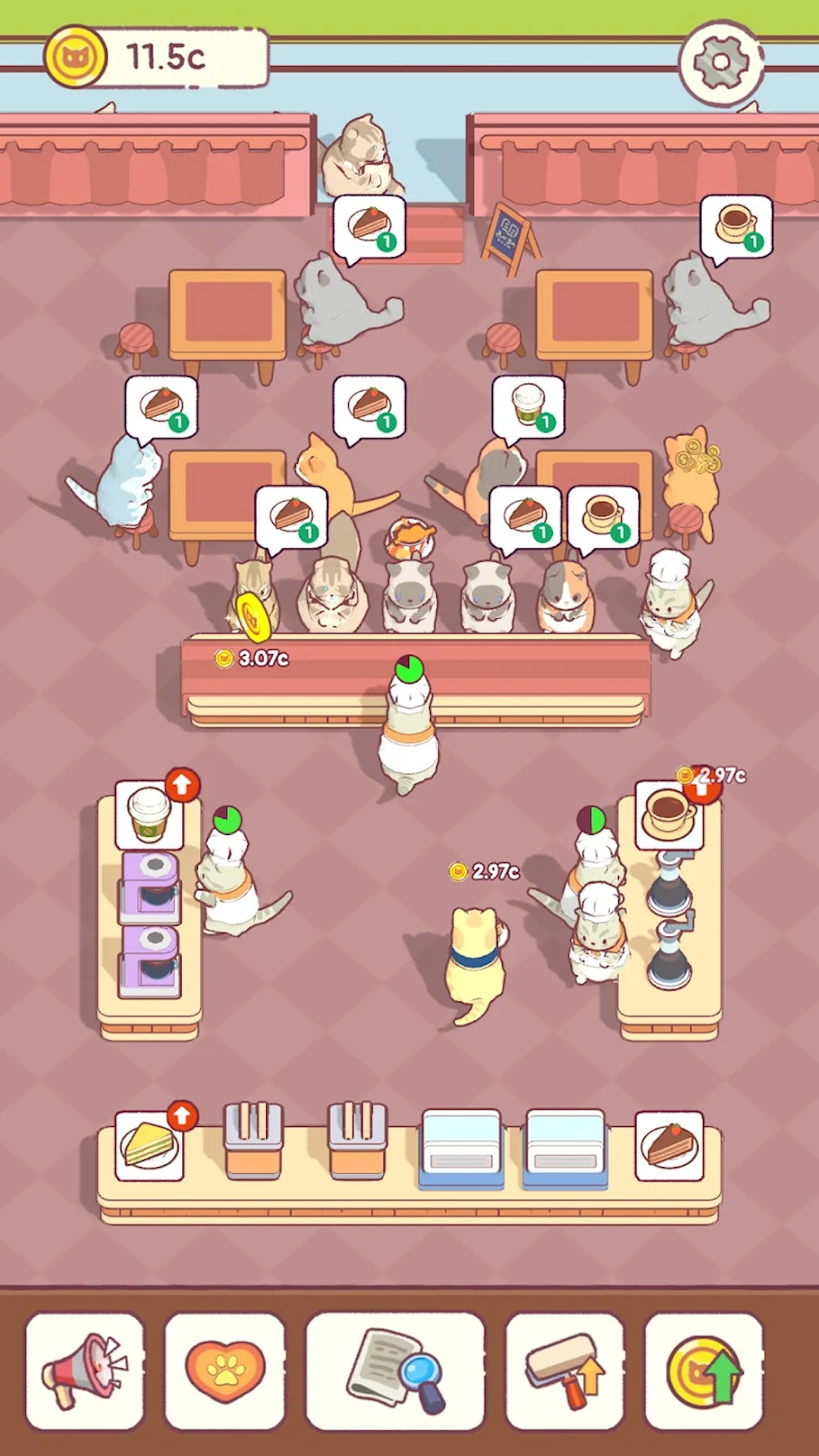Open the newspaper magnifier menu
This screenshot has height=1456, width=819.
[395, 1371]
